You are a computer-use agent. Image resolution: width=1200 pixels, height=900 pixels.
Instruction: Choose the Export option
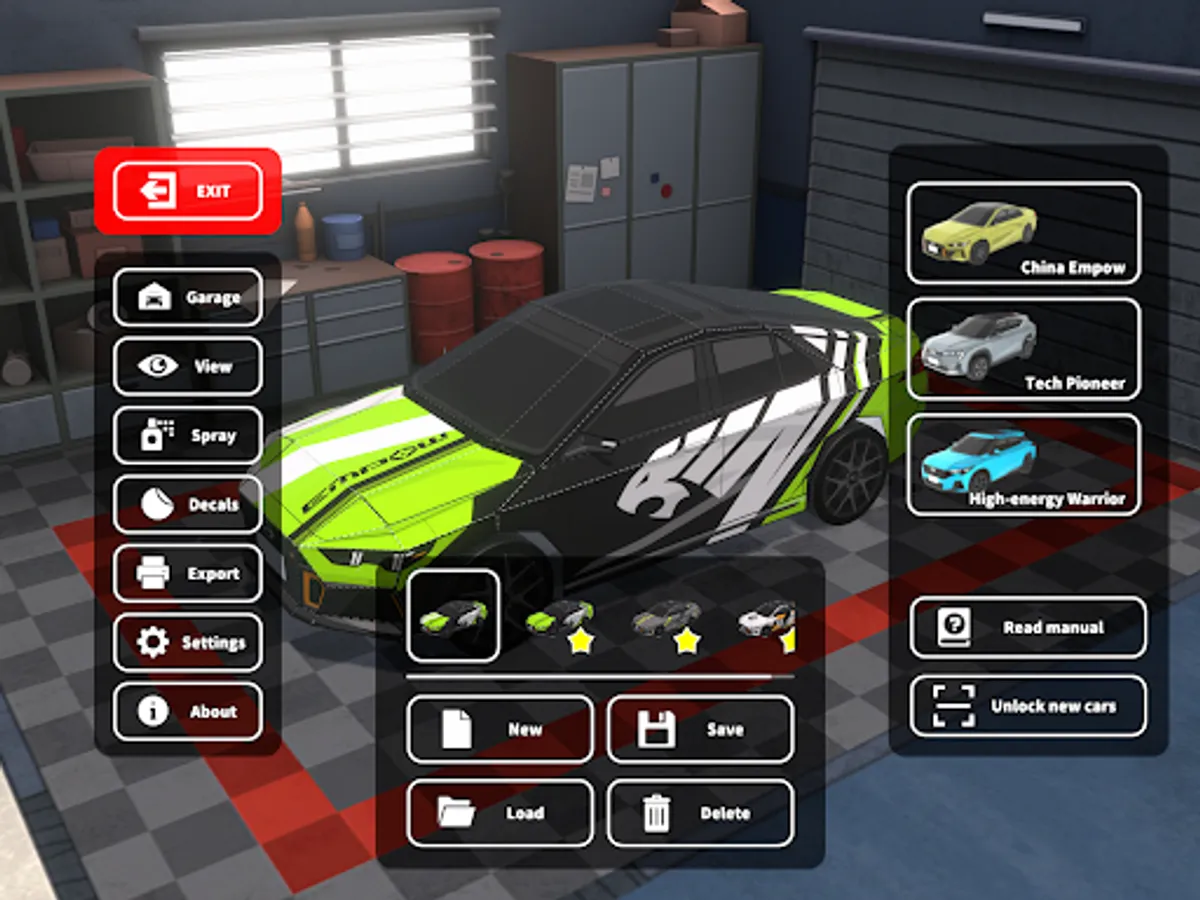188,573
